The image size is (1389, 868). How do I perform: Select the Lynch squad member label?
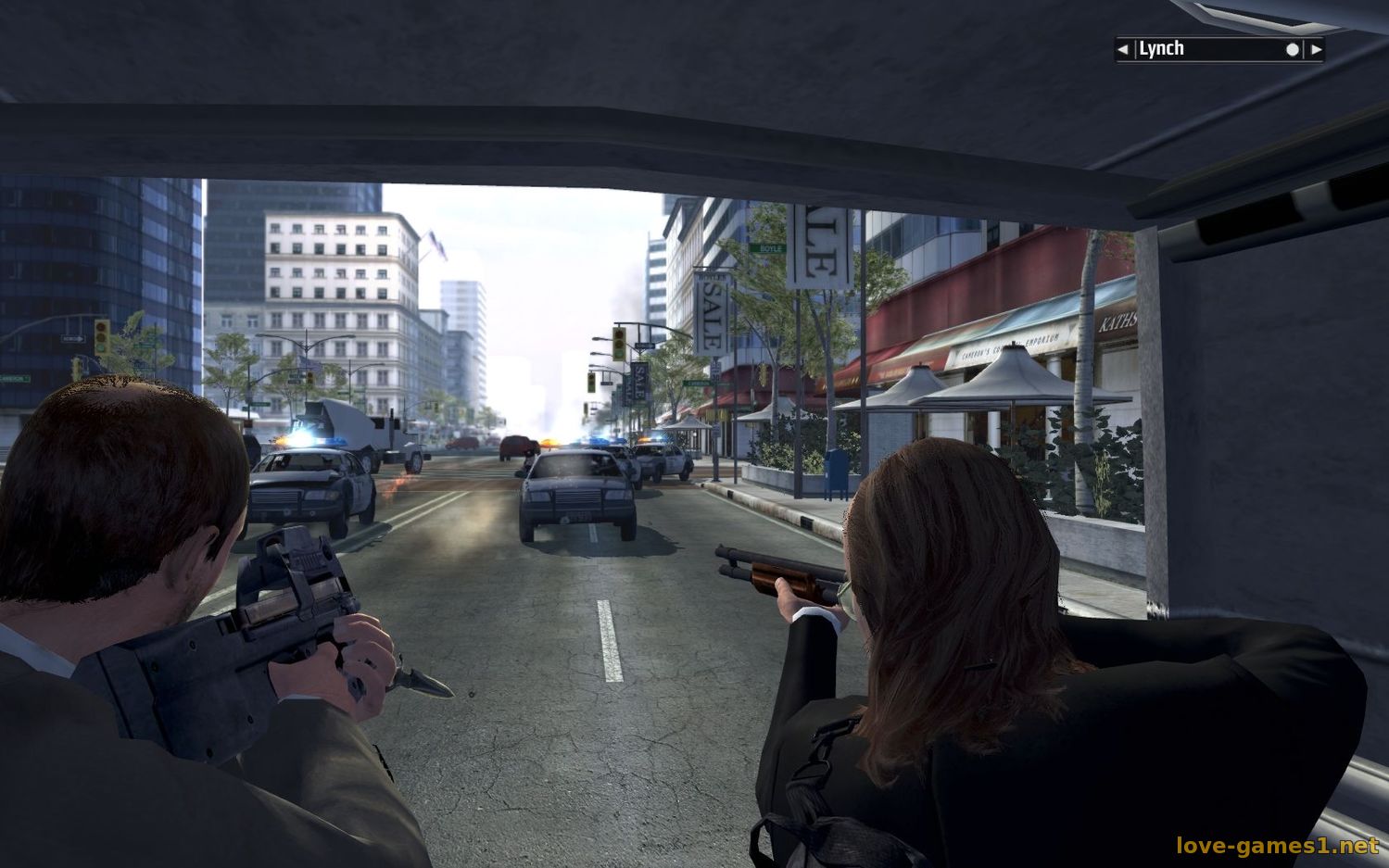1162,49
